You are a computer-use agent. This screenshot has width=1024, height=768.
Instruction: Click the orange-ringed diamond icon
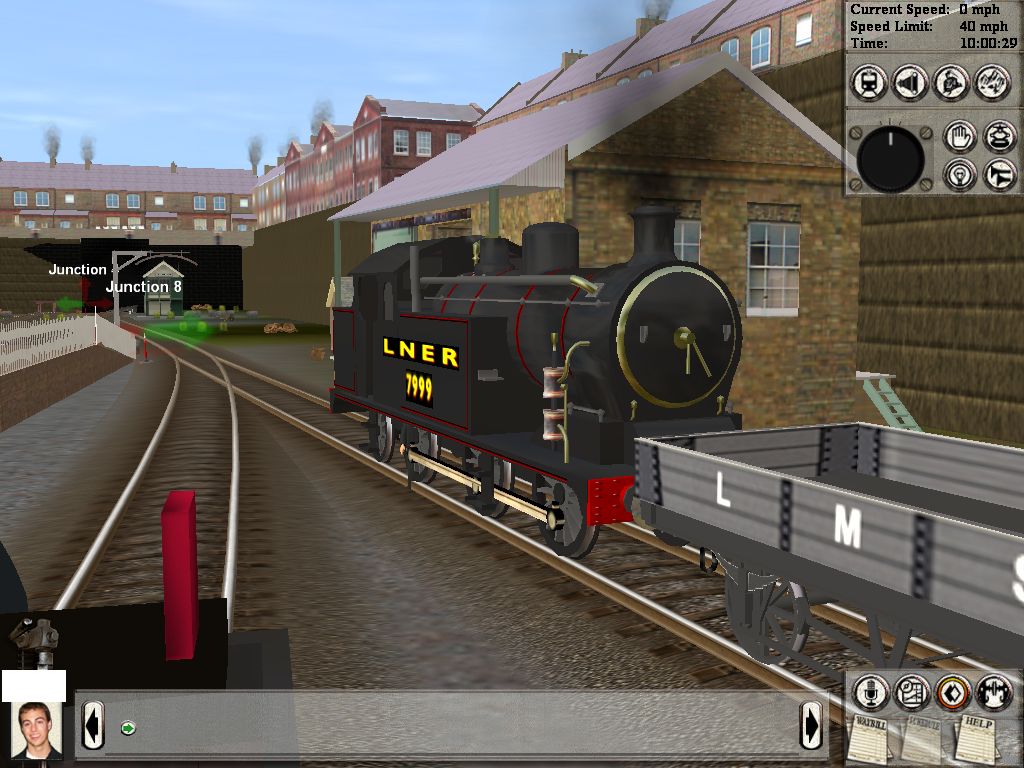tap(953, 691)
